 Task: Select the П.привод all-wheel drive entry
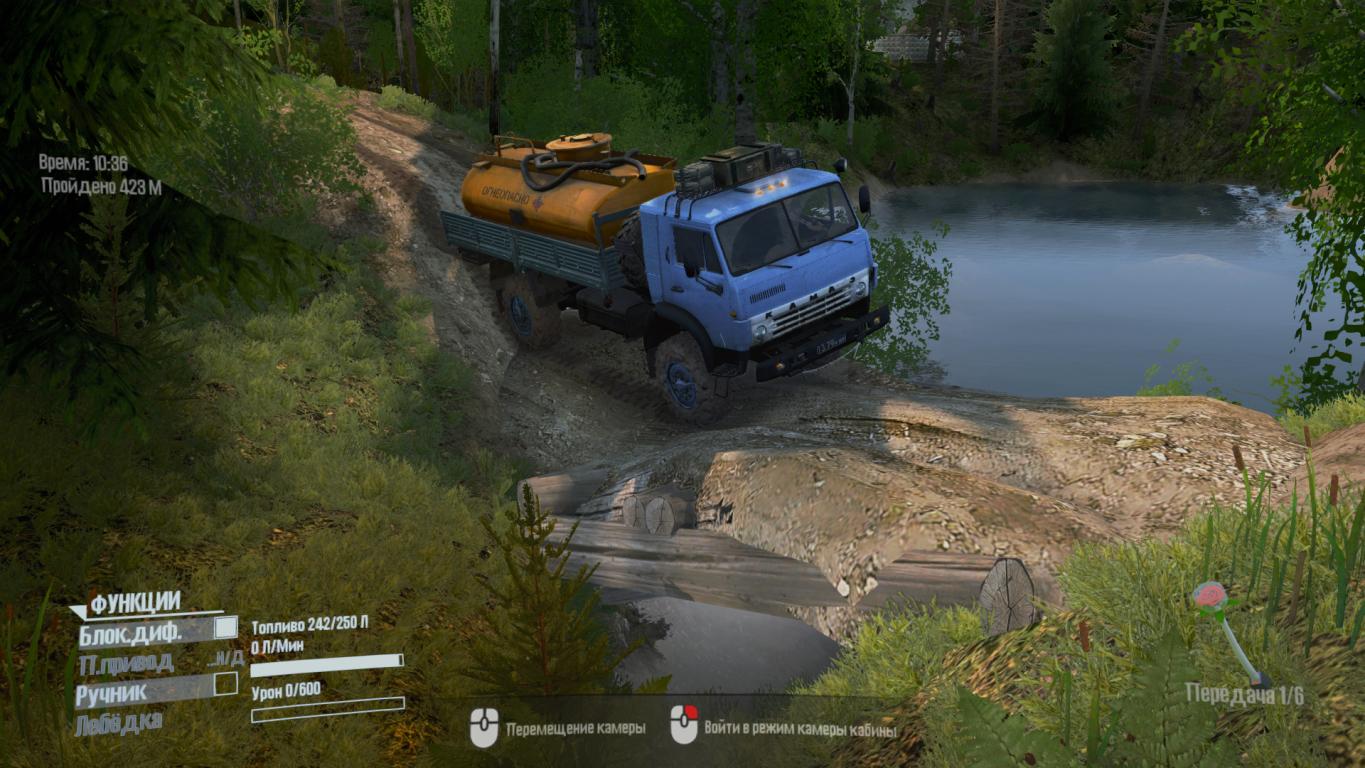[x=126, y=662]
